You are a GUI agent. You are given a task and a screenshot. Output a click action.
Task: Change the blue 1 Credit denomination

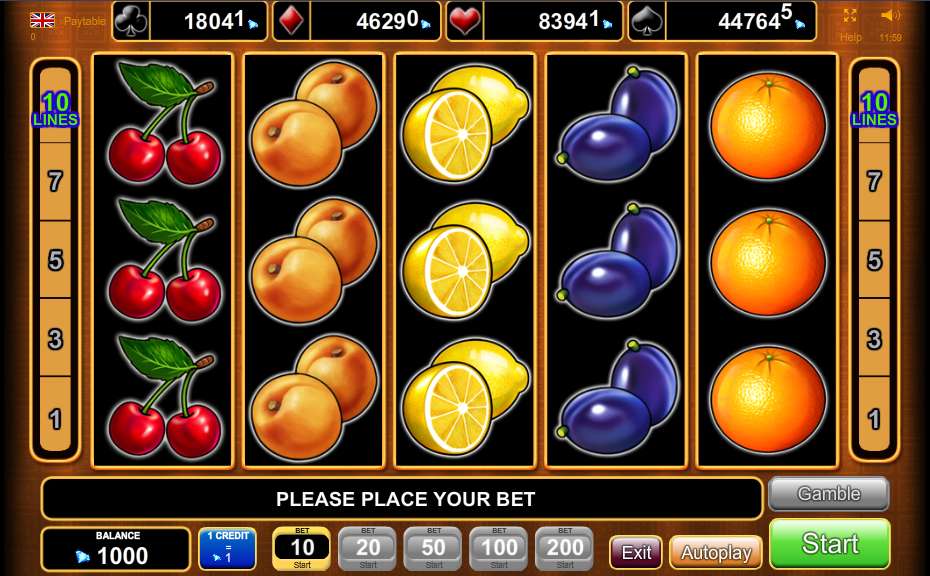click(x=227, y=548)
